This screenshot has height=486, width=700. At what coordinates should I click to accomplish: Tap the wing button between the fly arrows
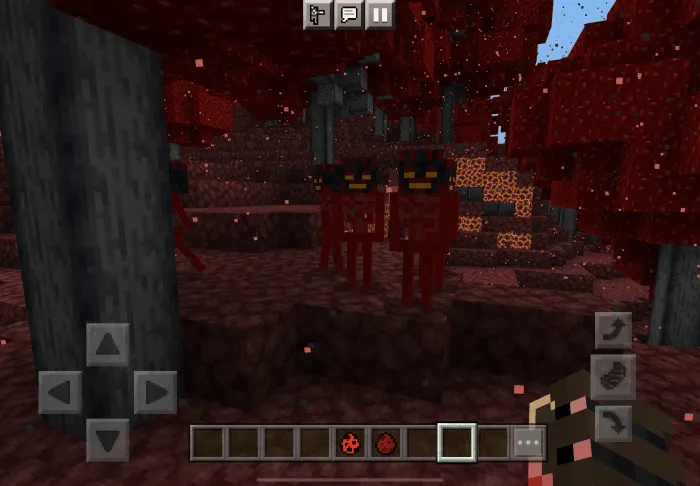613,375
